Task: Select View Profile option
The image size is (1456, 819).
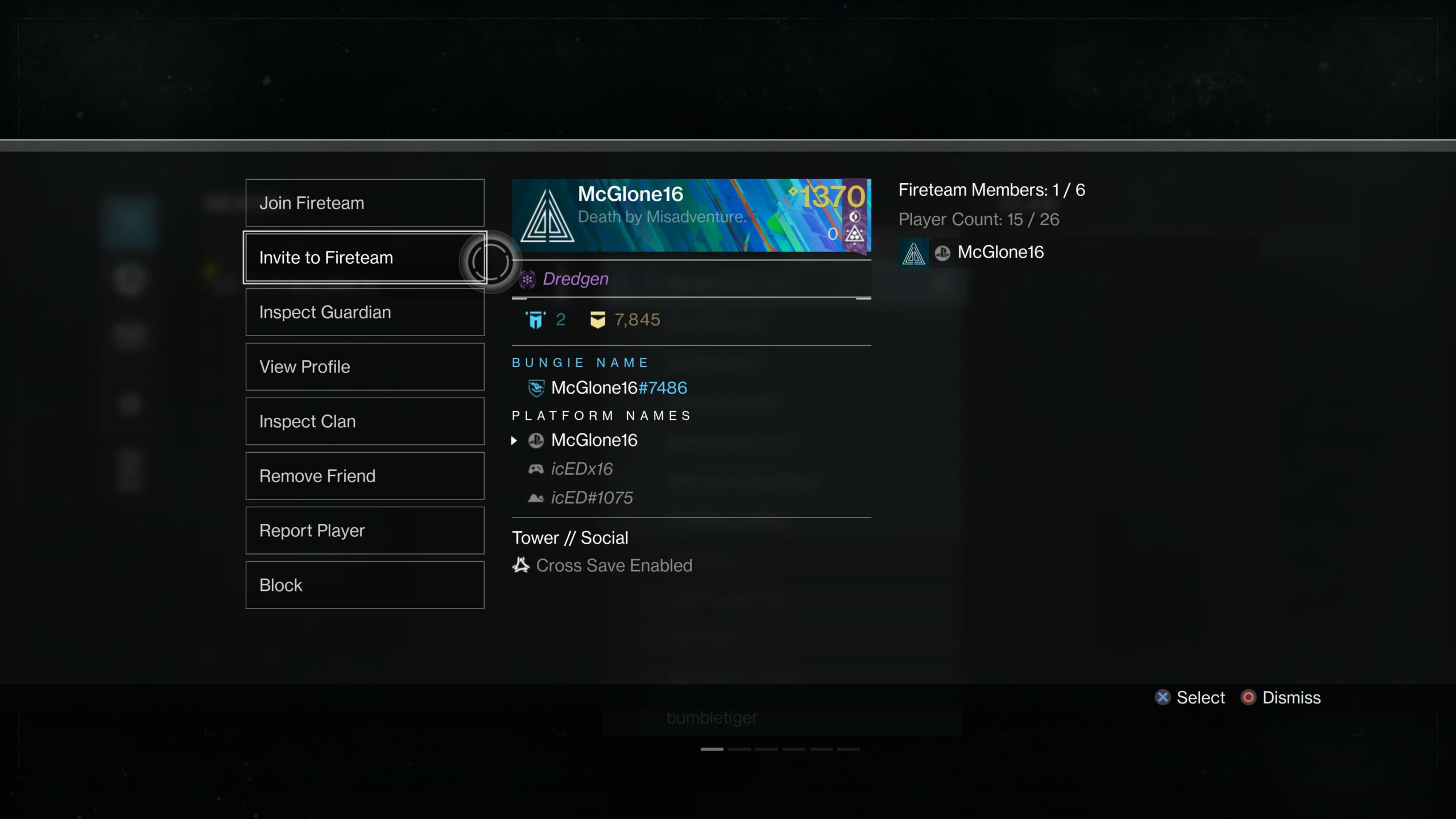Action: tap(364, 366)
